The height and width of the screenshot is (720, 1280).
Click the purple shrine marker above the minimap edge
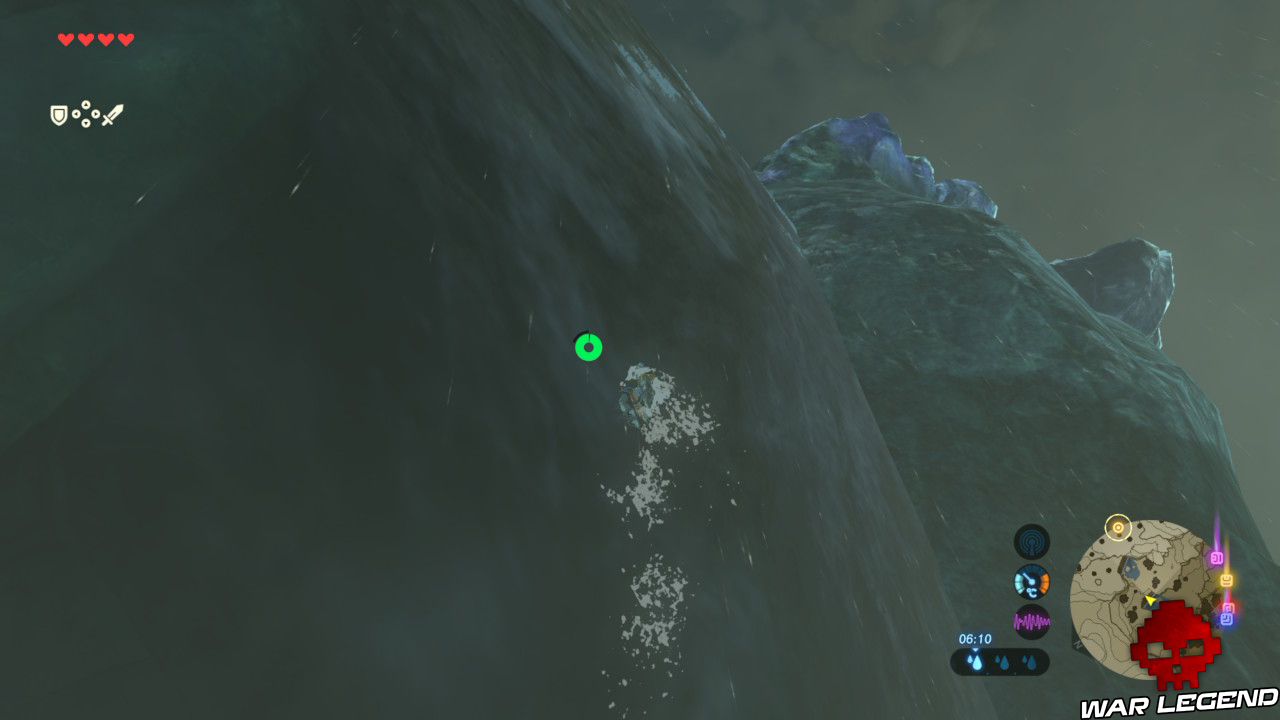[x=1216, y=558]
